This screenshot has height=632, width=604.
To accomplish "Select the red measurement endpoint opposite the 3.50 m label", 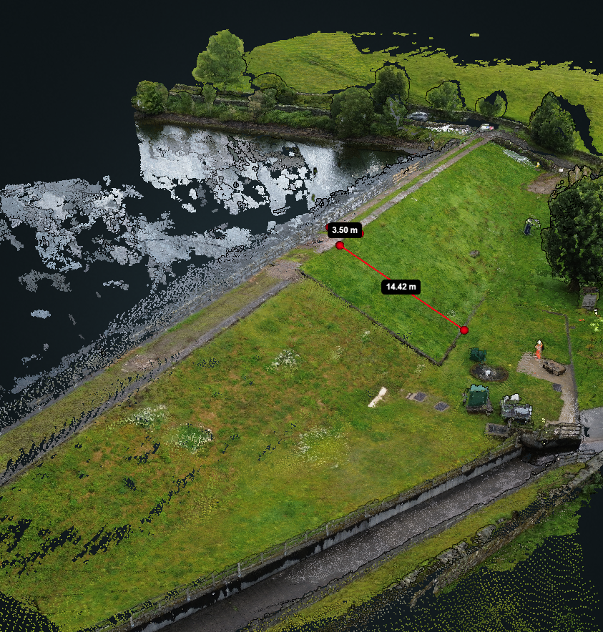I will tap(464, 330).
